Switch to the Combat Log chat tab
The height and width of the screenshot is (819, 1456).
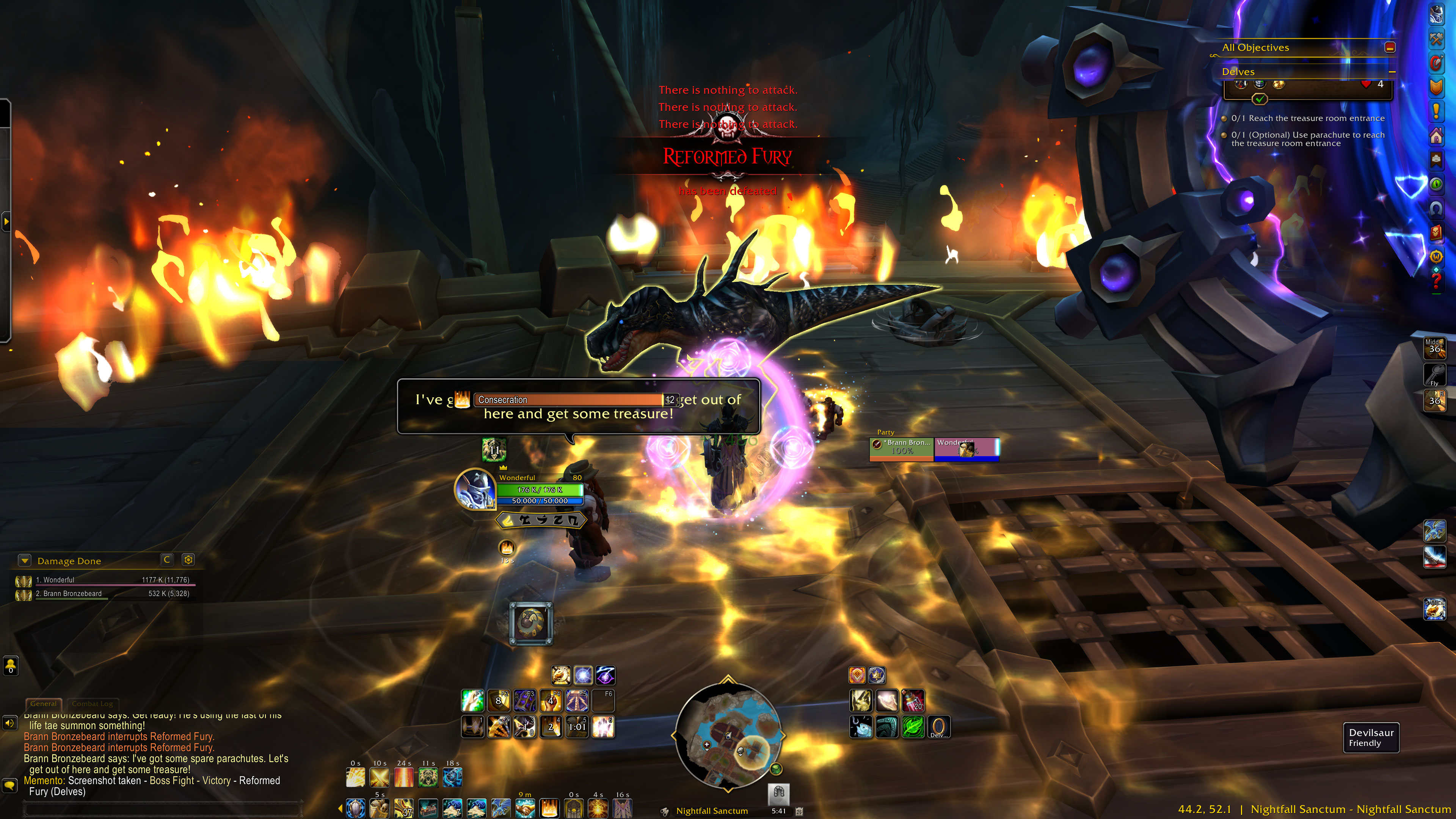tap(93, 704)
